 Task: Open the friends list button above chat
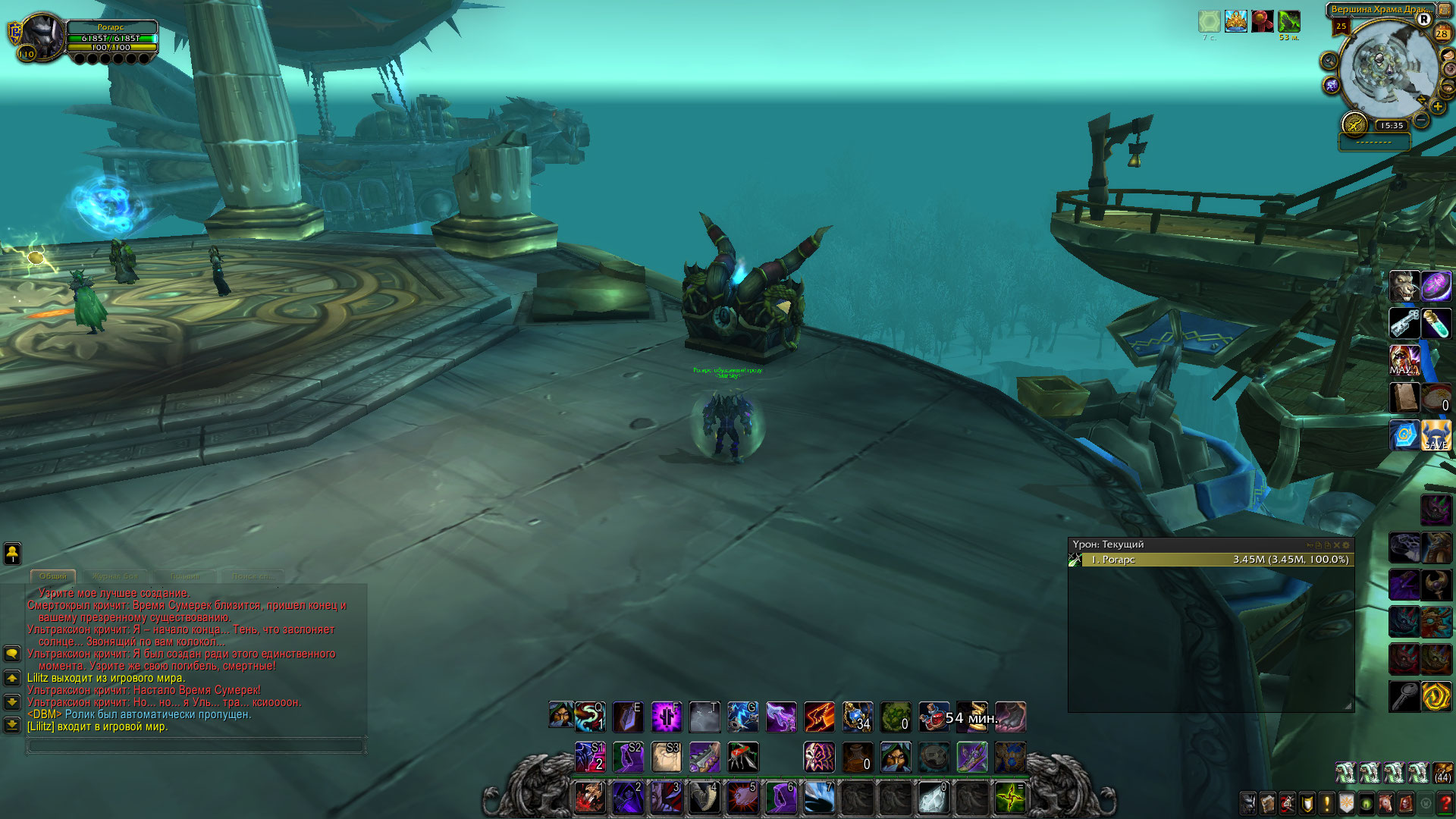[12, 554]
